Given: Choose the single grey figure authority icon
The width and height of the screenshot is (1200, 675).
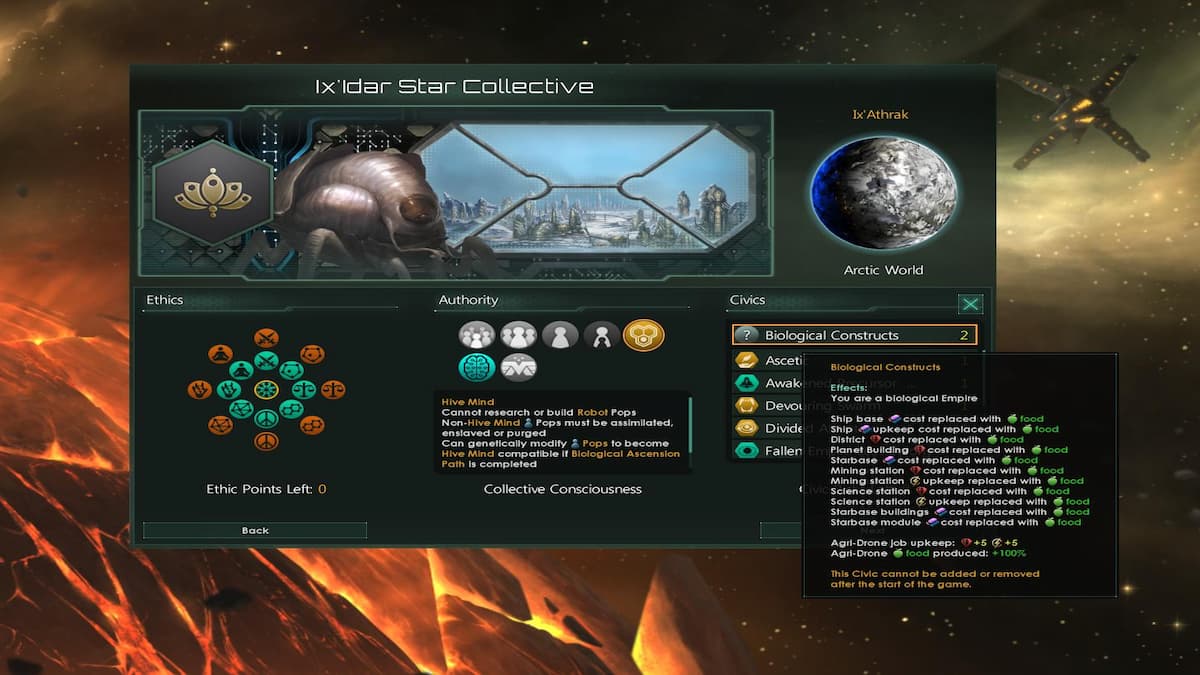Looking at the screenshot, I should (x=560, y=335).
